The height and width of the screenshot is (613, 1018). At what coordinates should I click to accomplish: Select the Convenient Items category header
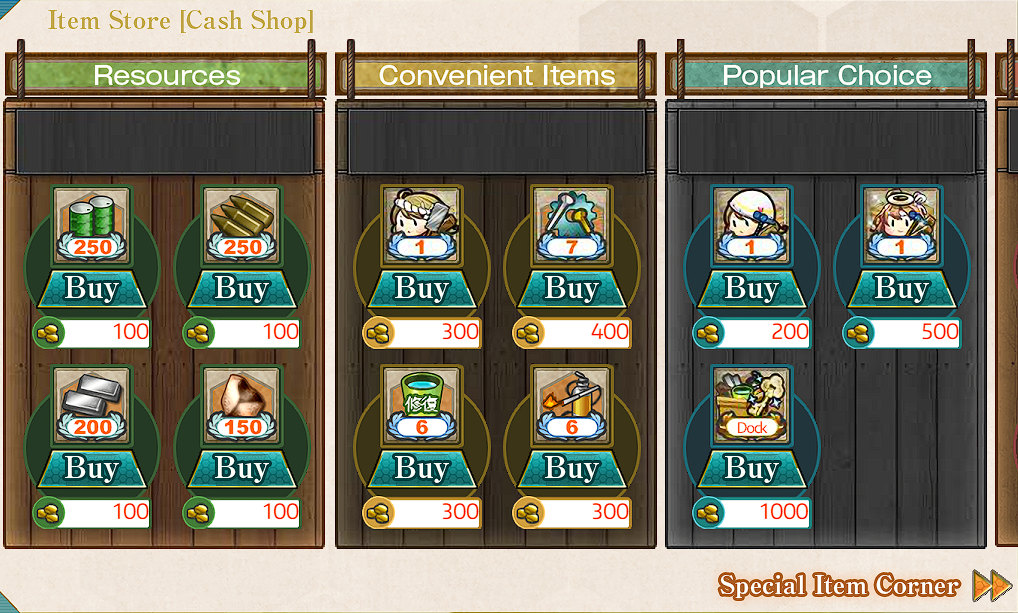(x=496, y=75)
